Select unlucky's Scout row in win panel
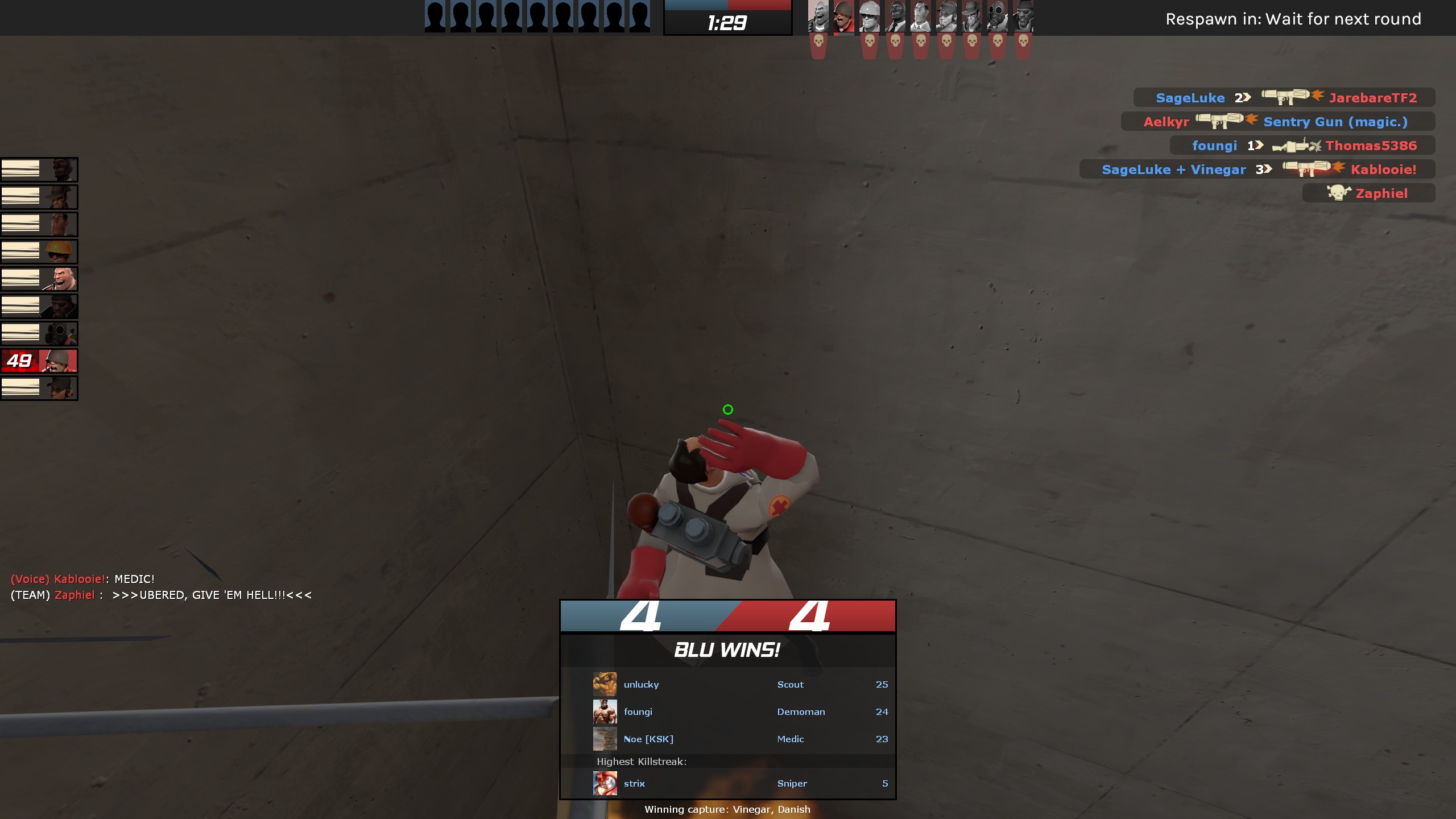 (739, 684)
